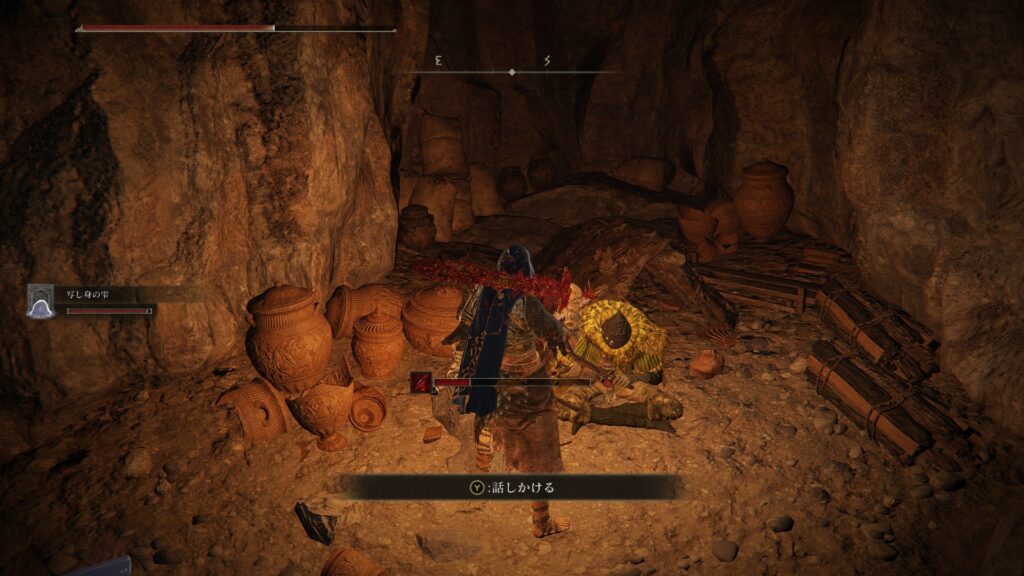Select the compass bar at the top
Screen dimensions: 1024x576
click(512, 70)
